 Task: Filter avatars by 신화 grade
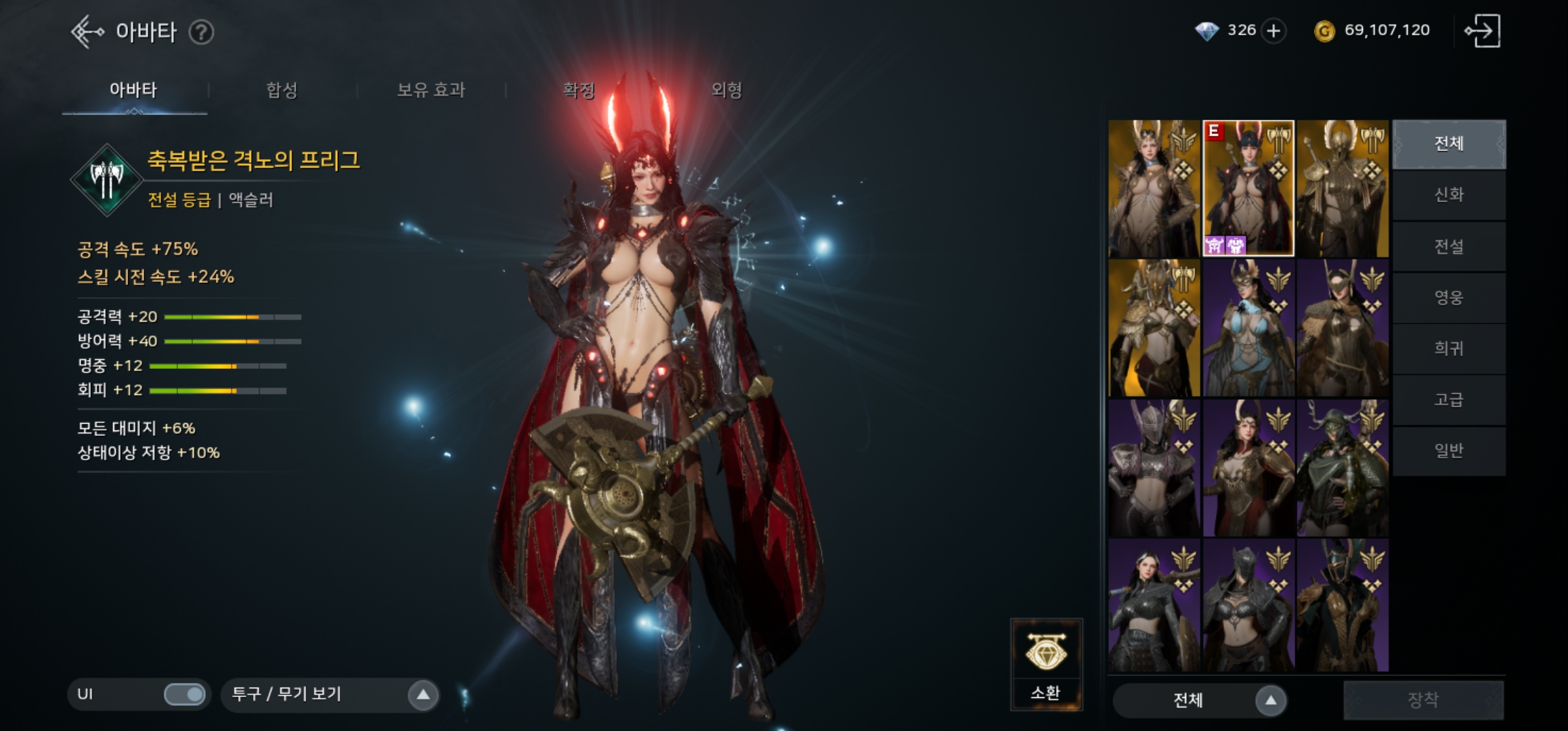[1449, 196]
